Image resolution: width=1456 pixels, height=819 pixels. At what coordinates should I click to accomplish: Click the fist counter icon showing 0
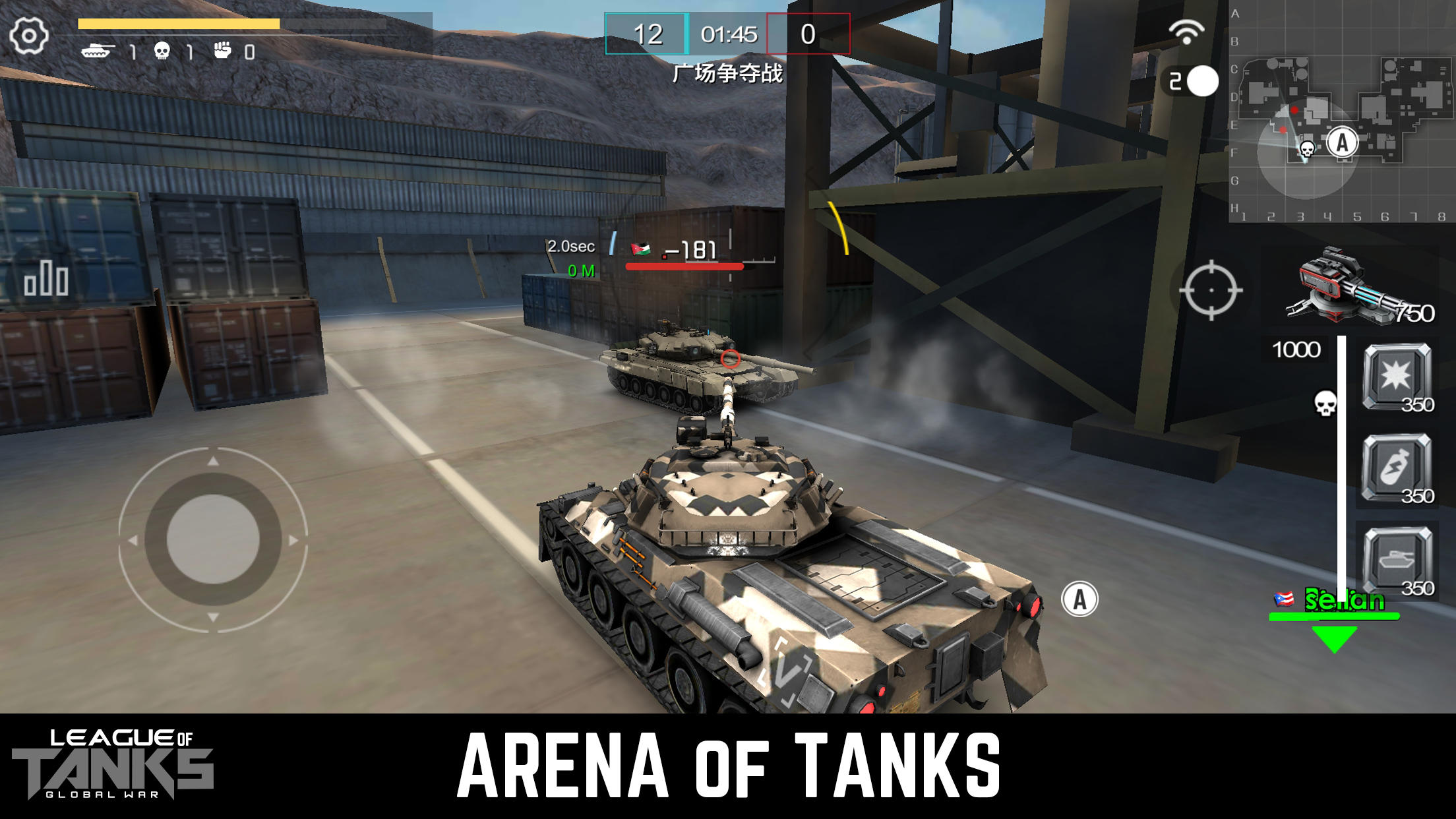click(x=223, y=51)
